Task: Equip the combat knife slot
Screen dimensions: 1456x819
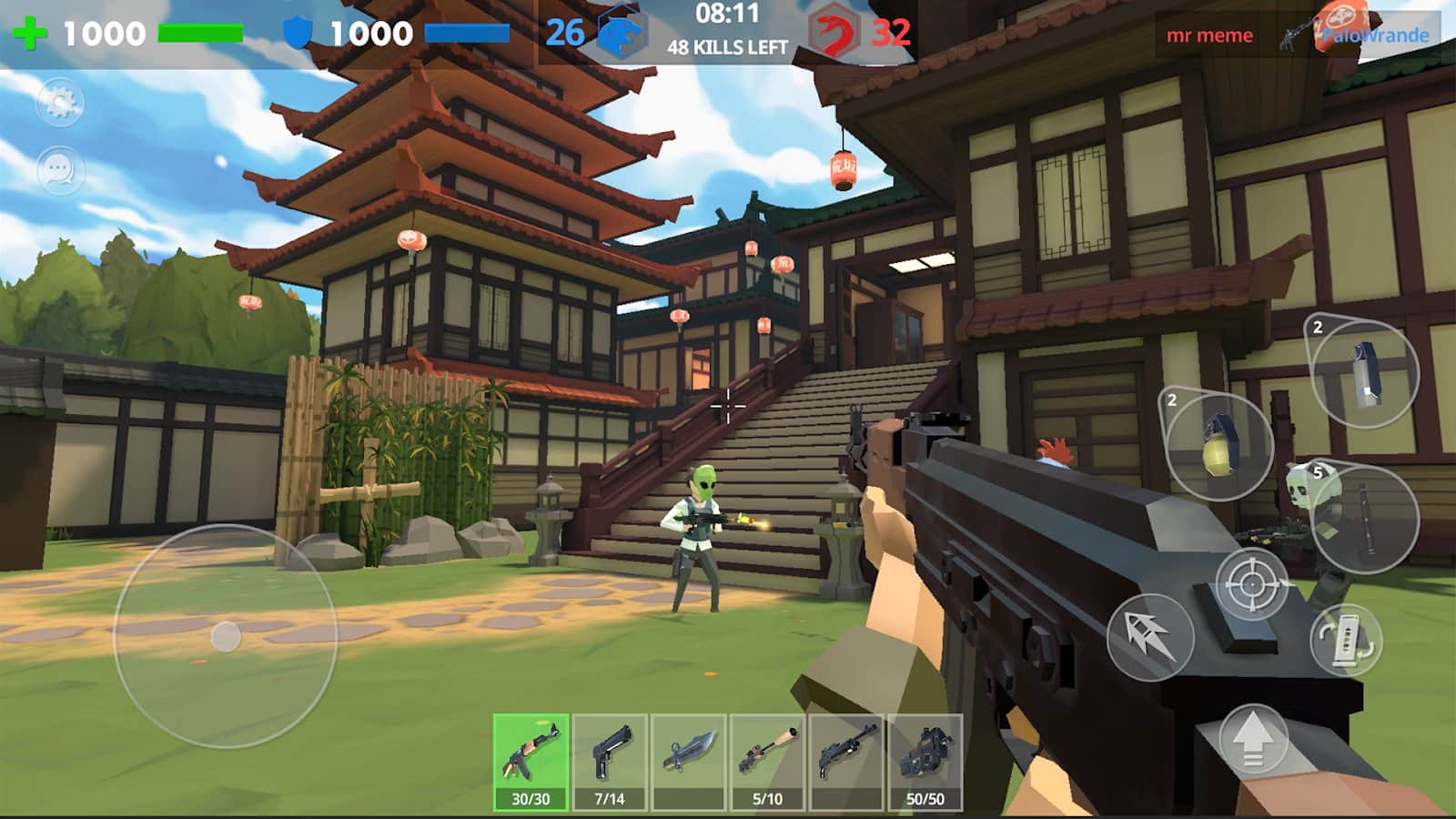Action: tap(689, 762)
